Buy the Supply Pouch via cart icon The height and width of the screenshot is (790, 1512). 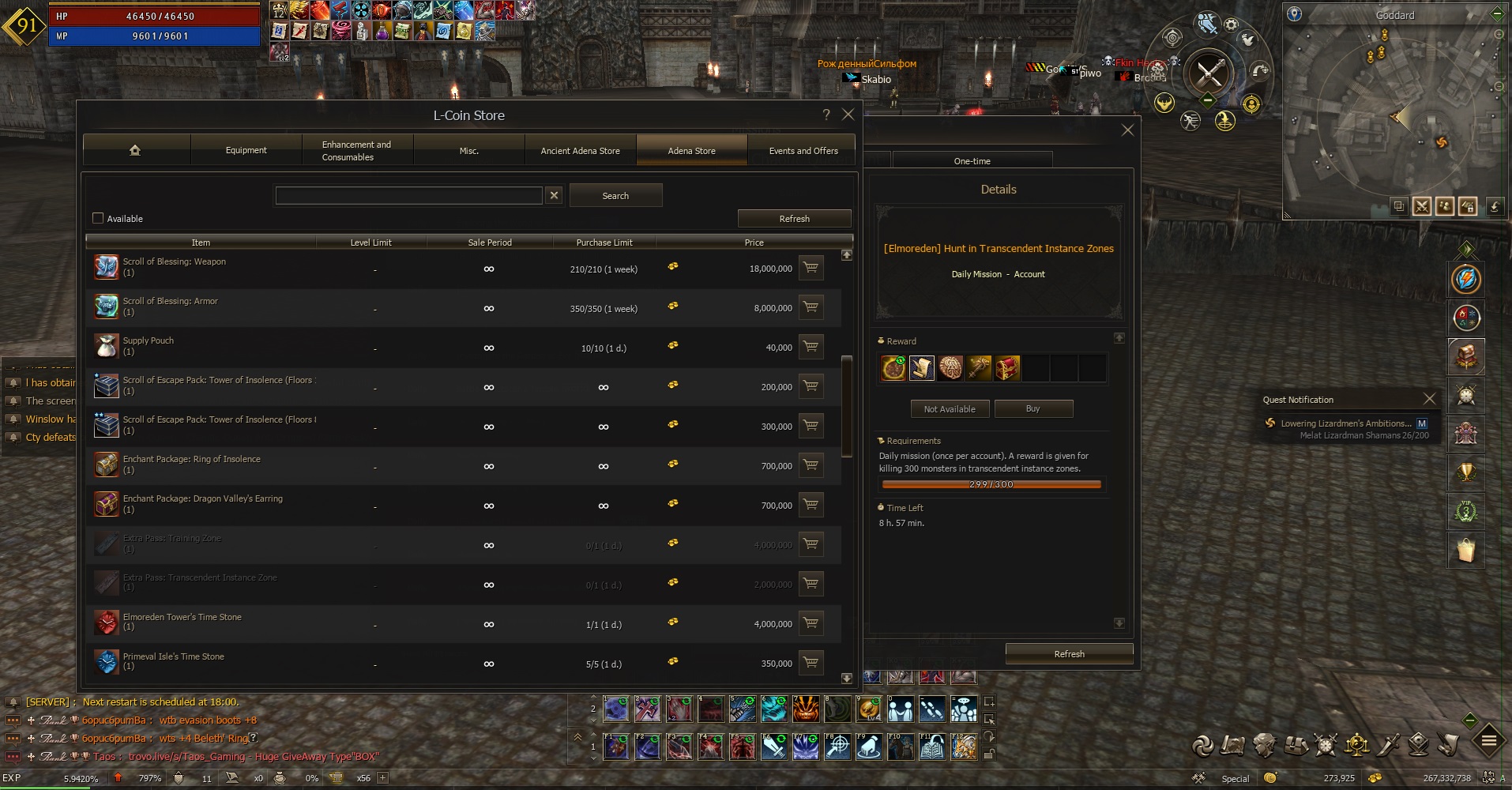click(811, 347)
